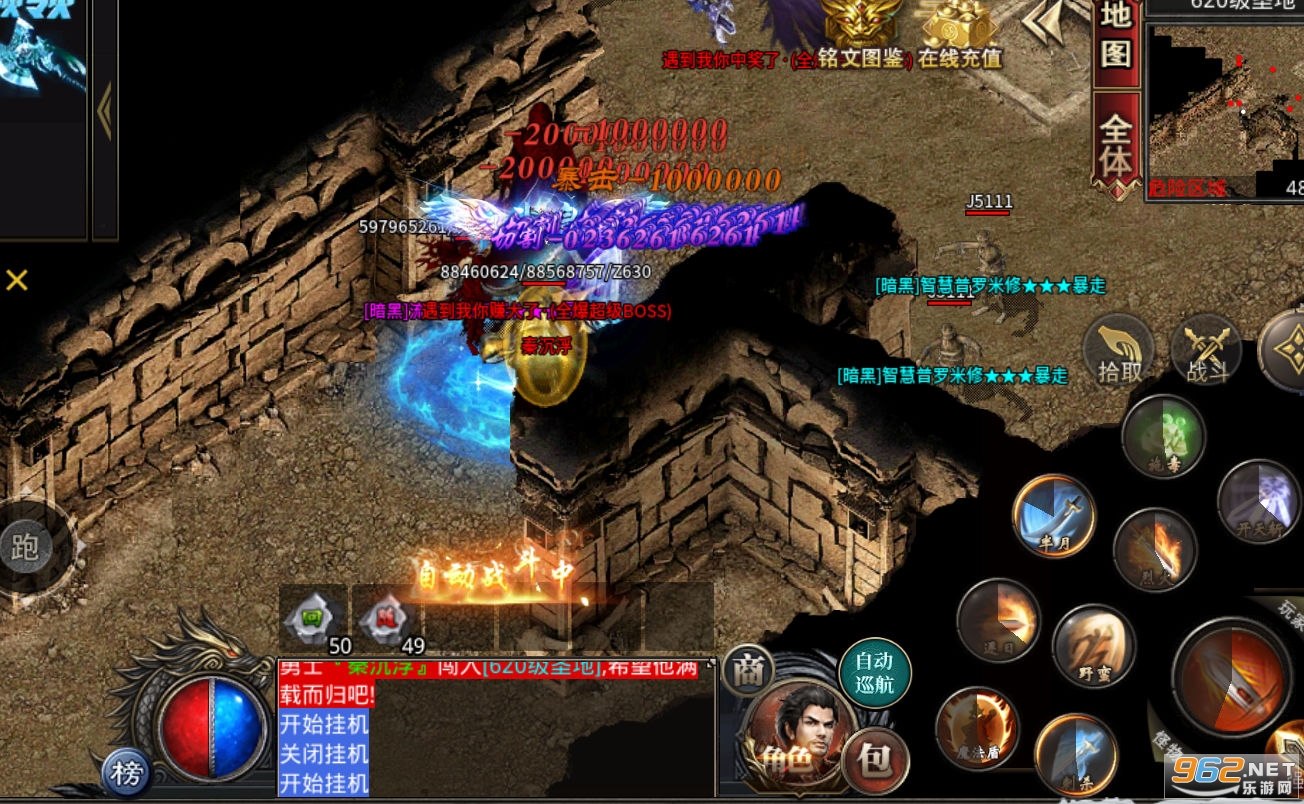Cast the green 施毒 poison skill
The width and height of the screenshot is (1304, 804).
(1162, 436)
